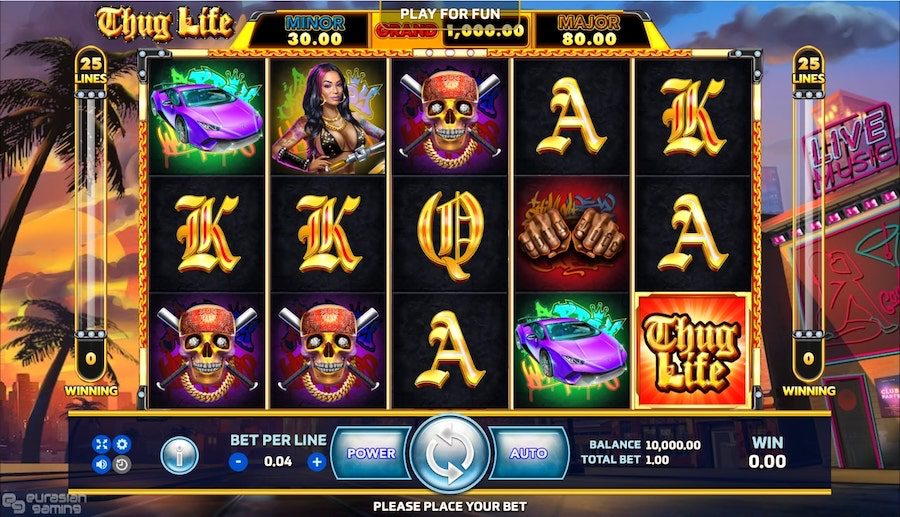
Task: Spin the reels with the circular arrows button
Action: (x=449, y=454)
